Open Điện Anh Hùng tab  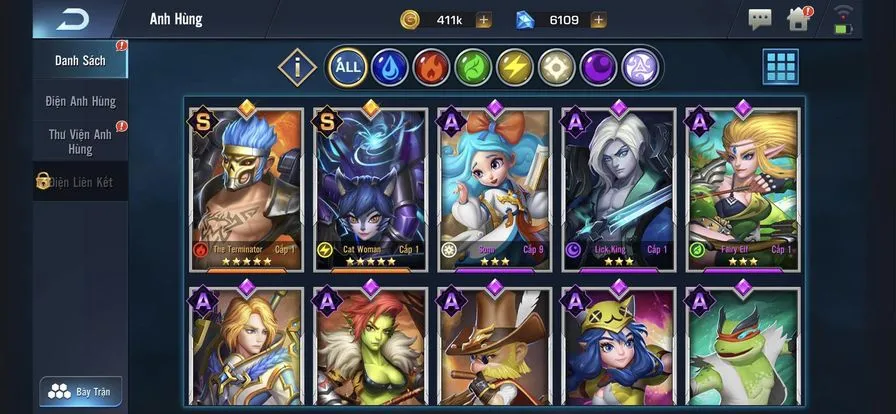pos(80,101)
